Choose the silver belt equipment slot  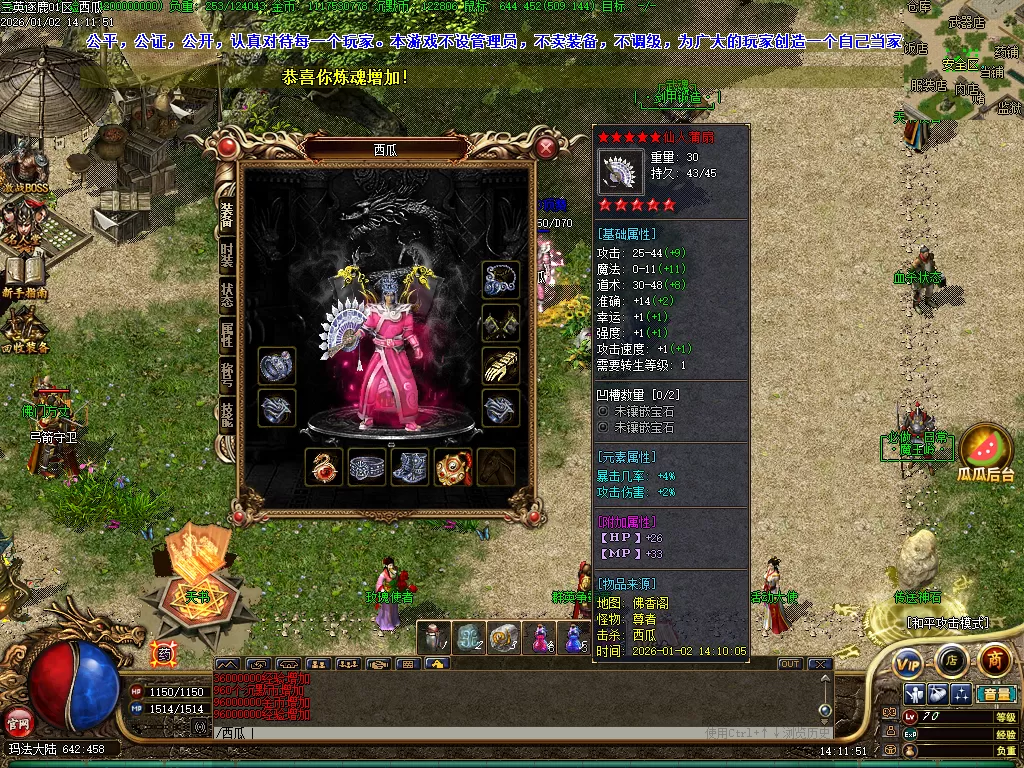367,467
